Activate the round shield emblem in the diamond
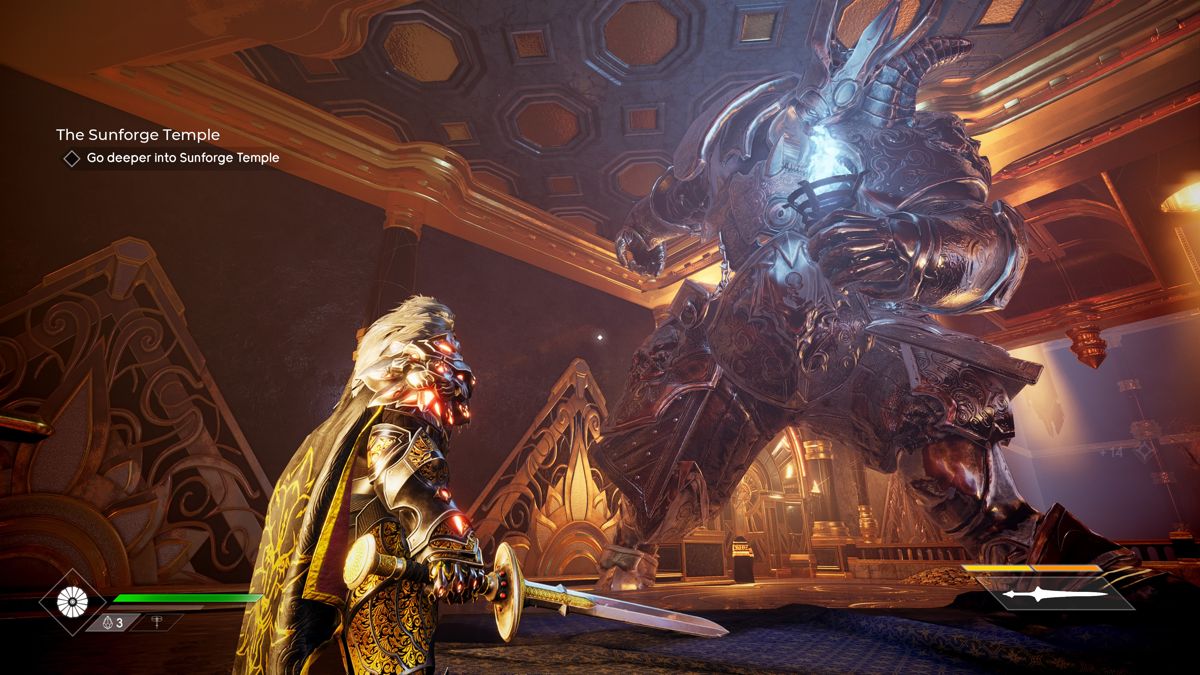This screenshot has height=675, width=1200. click(x=72, y=601)
